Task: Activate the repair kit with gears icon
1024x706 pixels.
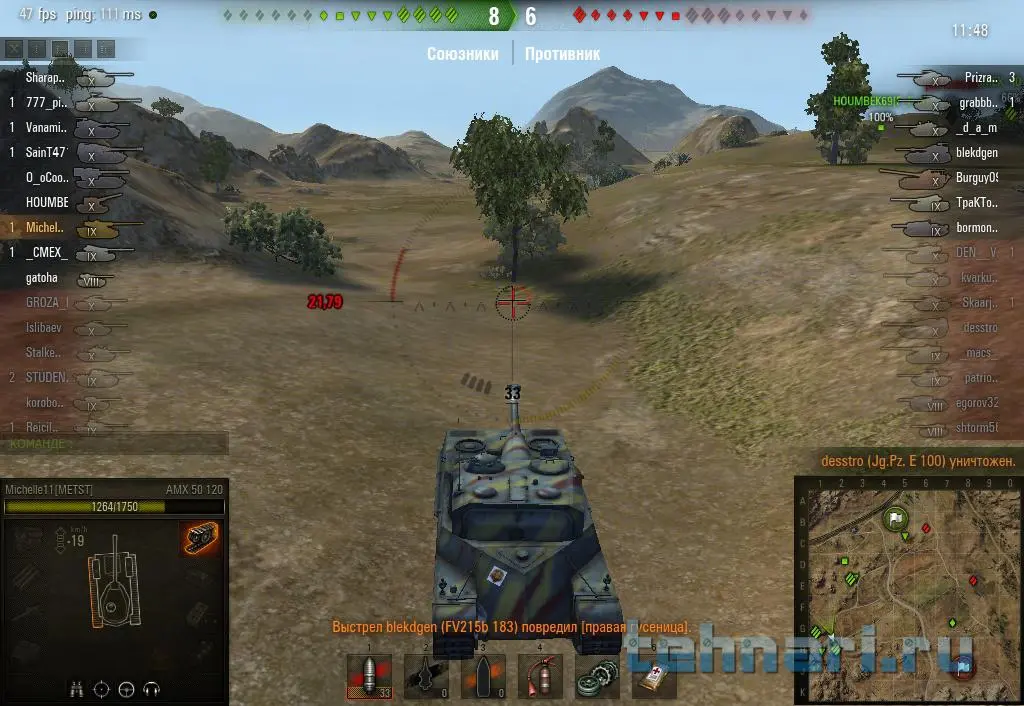Action: 597,677
